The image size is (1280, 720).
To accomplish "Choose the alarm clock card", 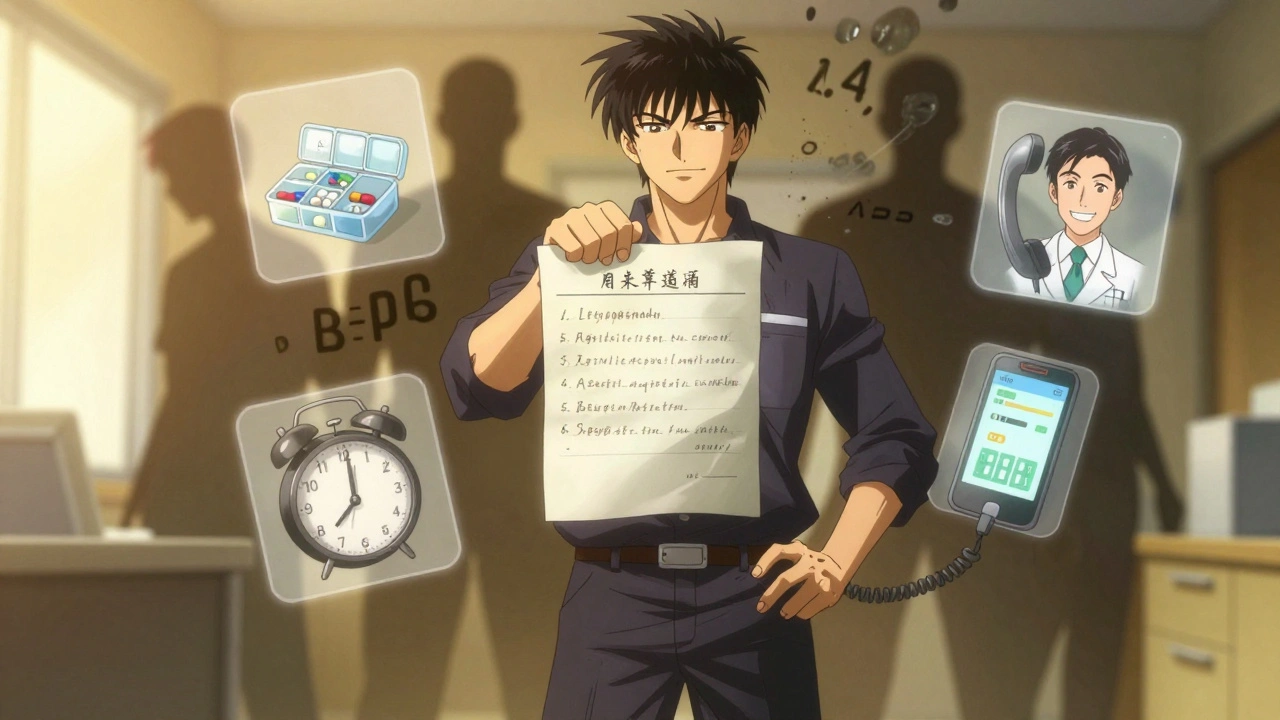I will point(347,486).
